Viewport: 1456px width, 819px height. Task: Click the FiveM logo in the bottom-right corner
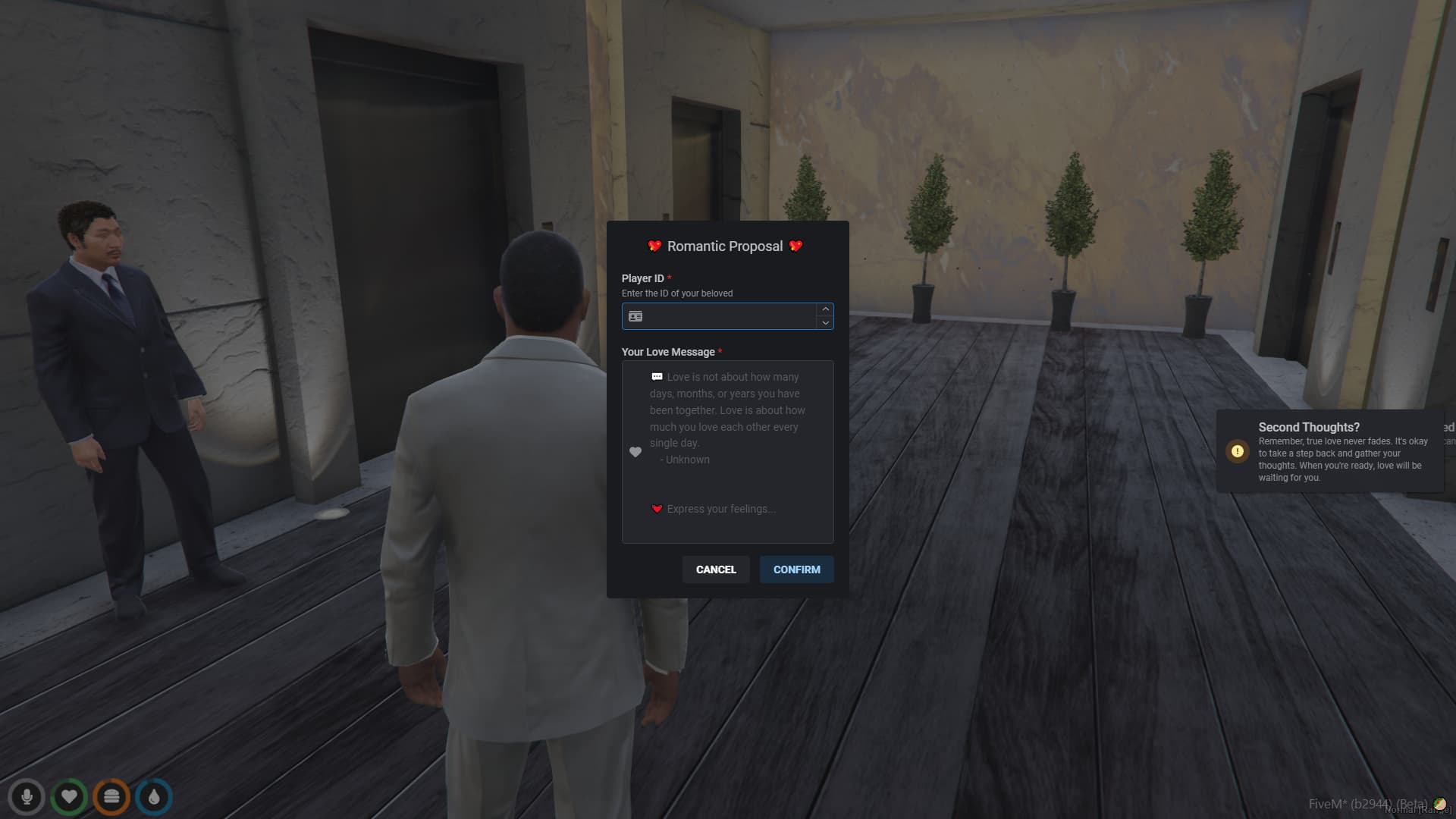[1441, 803]
